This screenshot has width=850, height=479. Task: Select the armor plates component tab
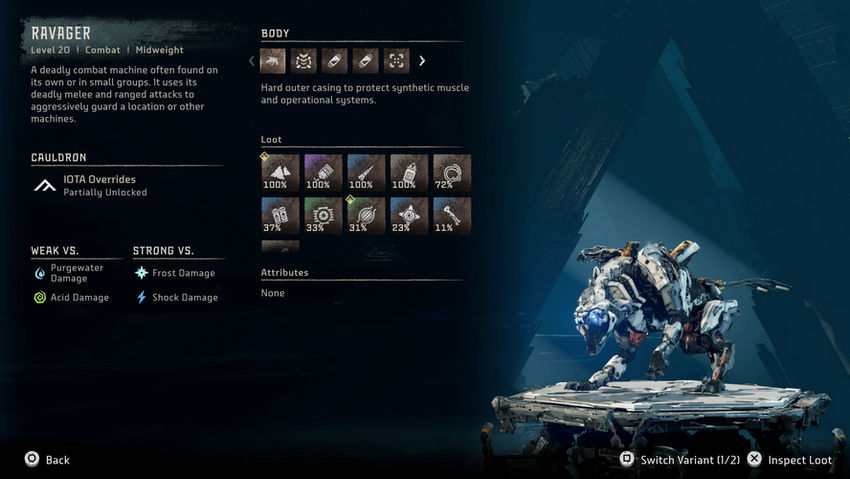[304, 61]
